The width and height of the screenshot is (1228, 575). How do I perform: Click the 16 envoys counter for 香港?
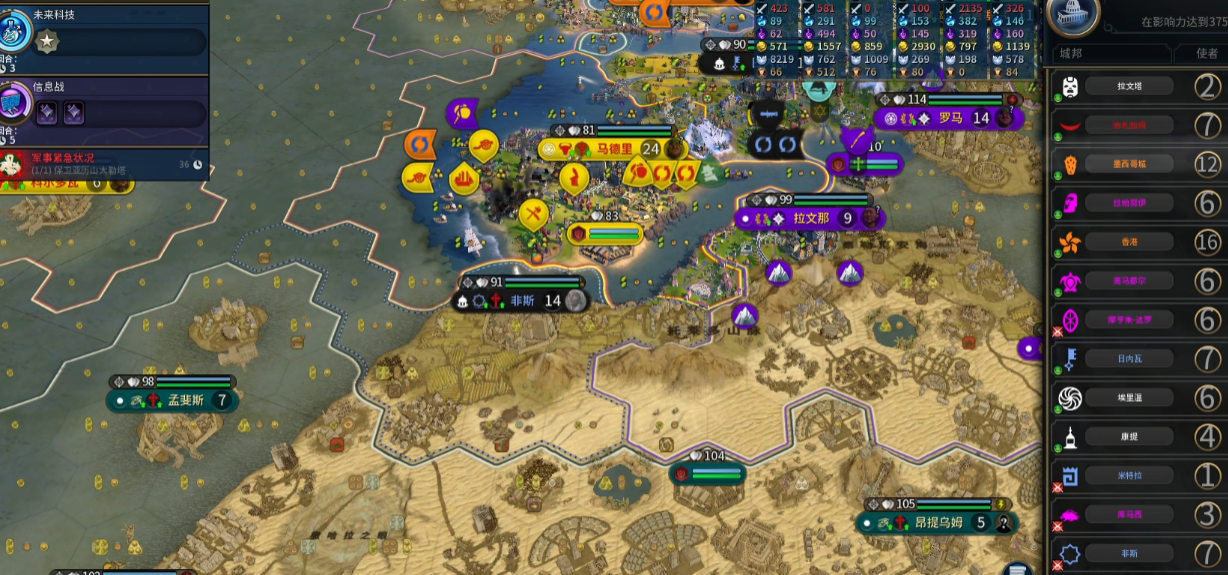pyautogui.click(x=1208, y=242)
